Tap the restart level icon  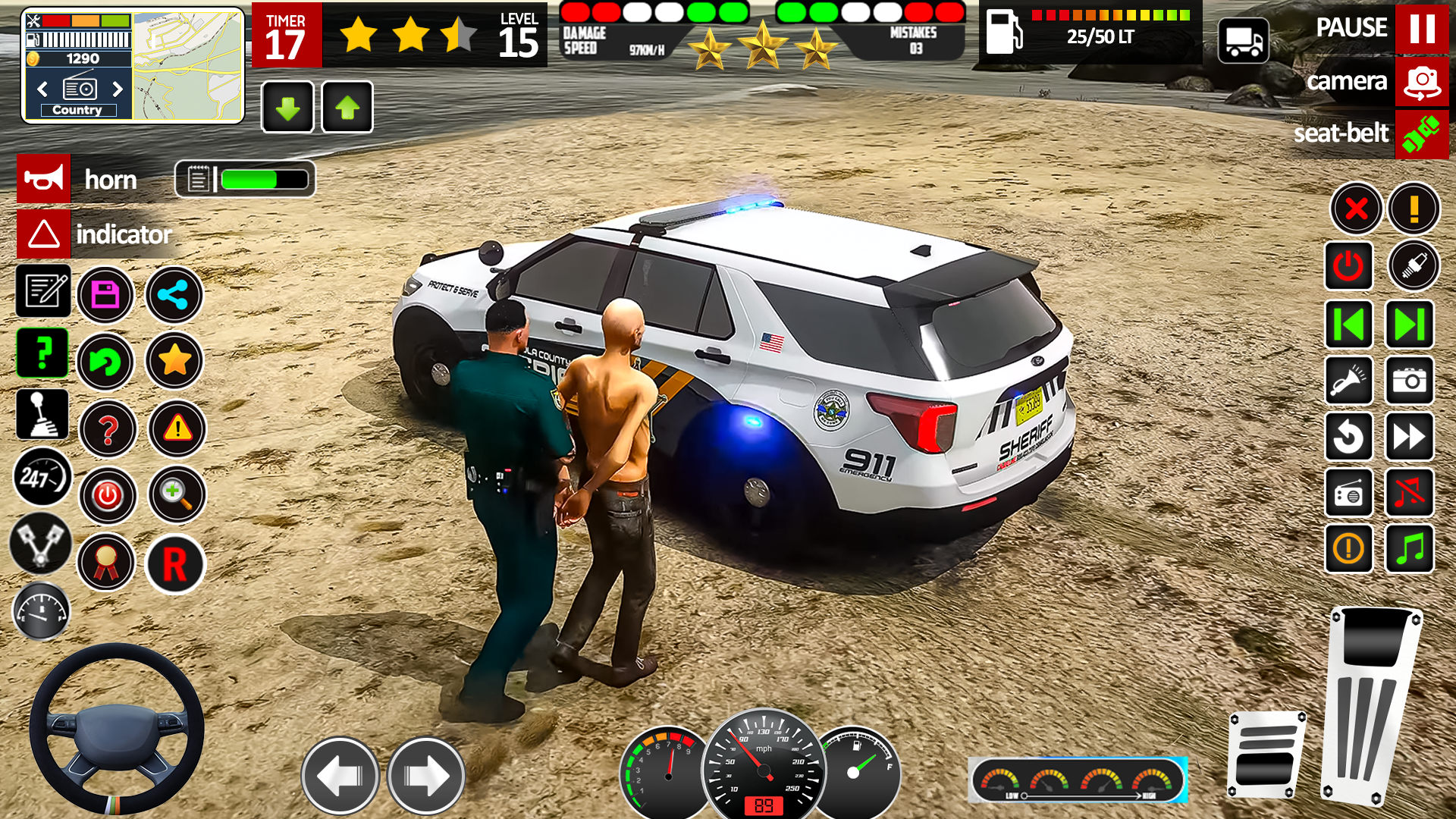(106, 362)
